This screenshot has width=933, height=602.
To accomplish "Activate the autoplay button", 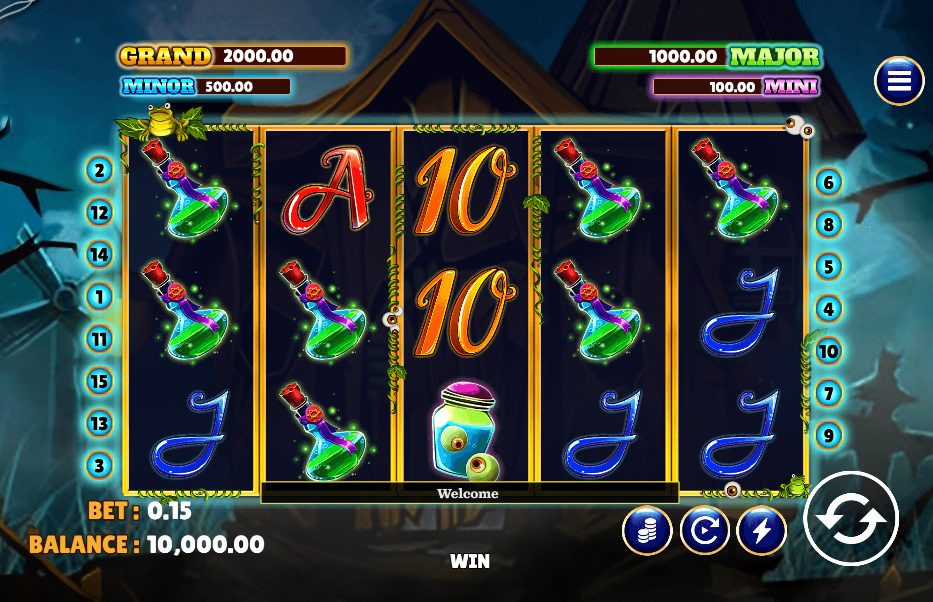I will coord(704,530).
